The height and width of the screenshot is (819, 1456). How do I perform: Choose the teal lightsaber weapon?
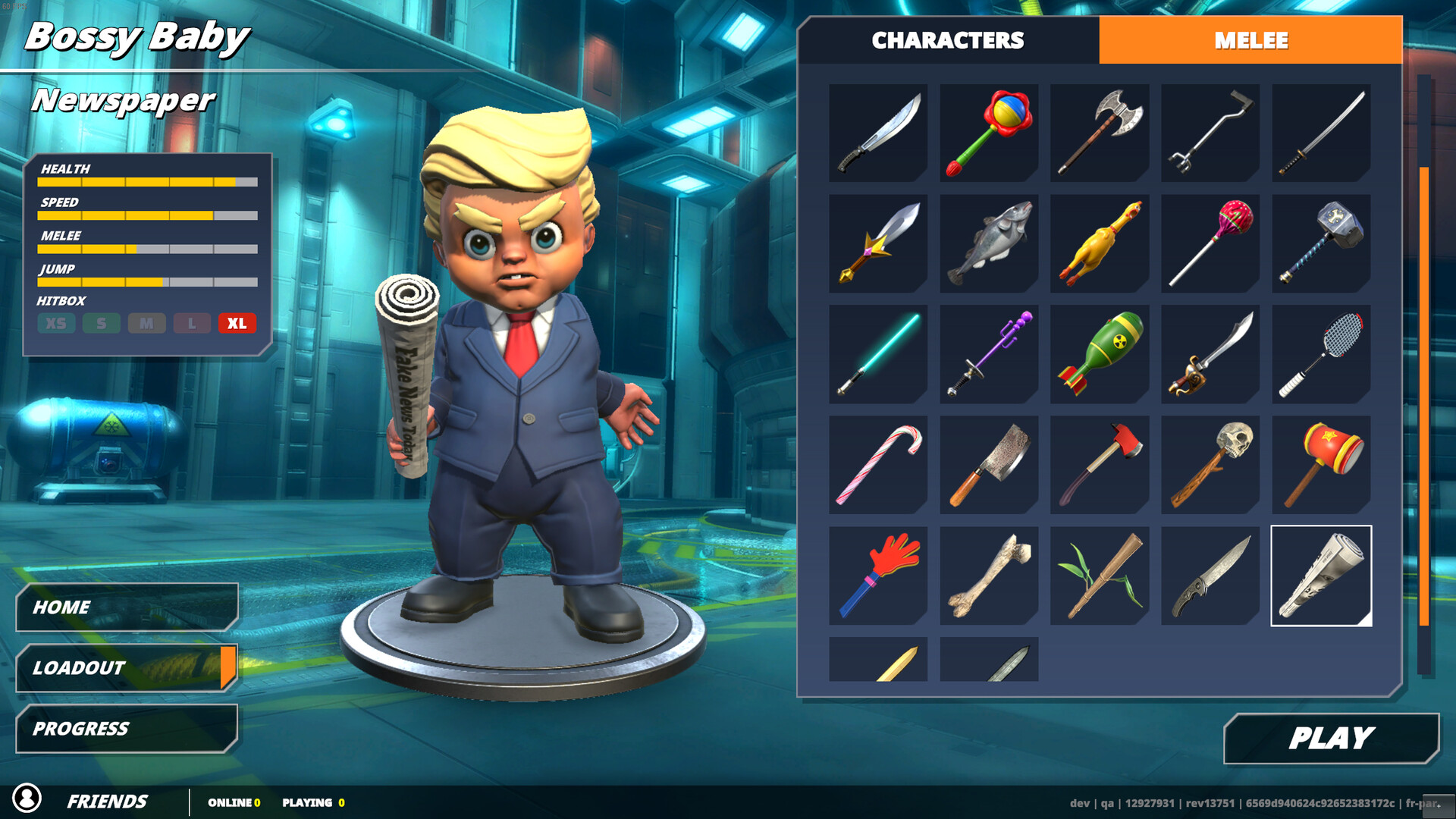pyautogui.click(x=878, y=354)
